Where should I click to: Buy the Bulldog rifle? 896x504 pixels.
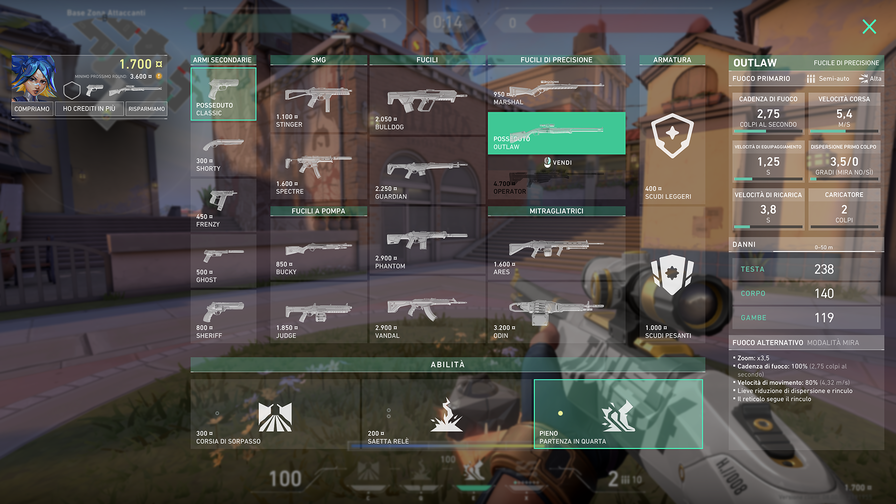[x=427, y=105]
